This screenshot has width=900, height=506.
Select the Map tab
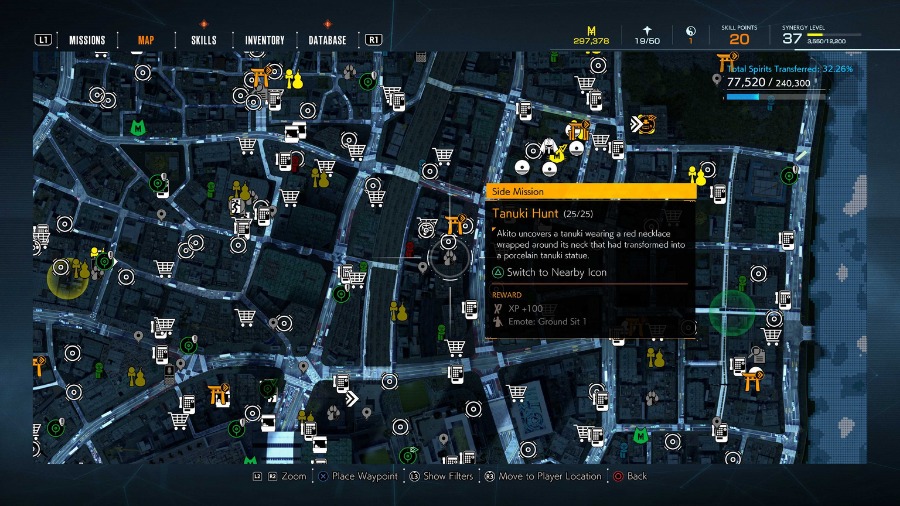click(146, 40)
